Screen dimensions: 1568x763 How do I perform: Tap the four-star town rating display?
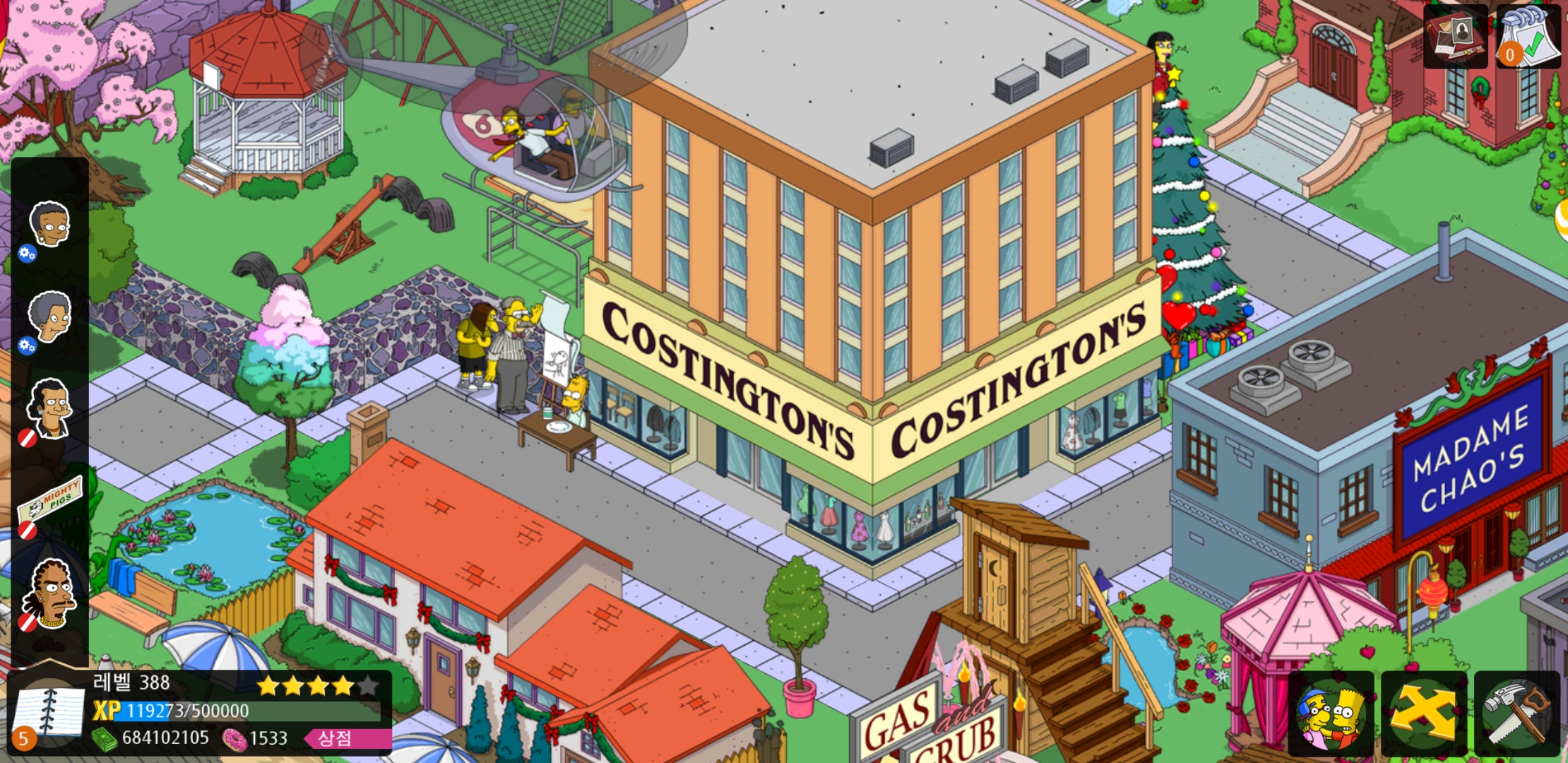pos(318,684)
